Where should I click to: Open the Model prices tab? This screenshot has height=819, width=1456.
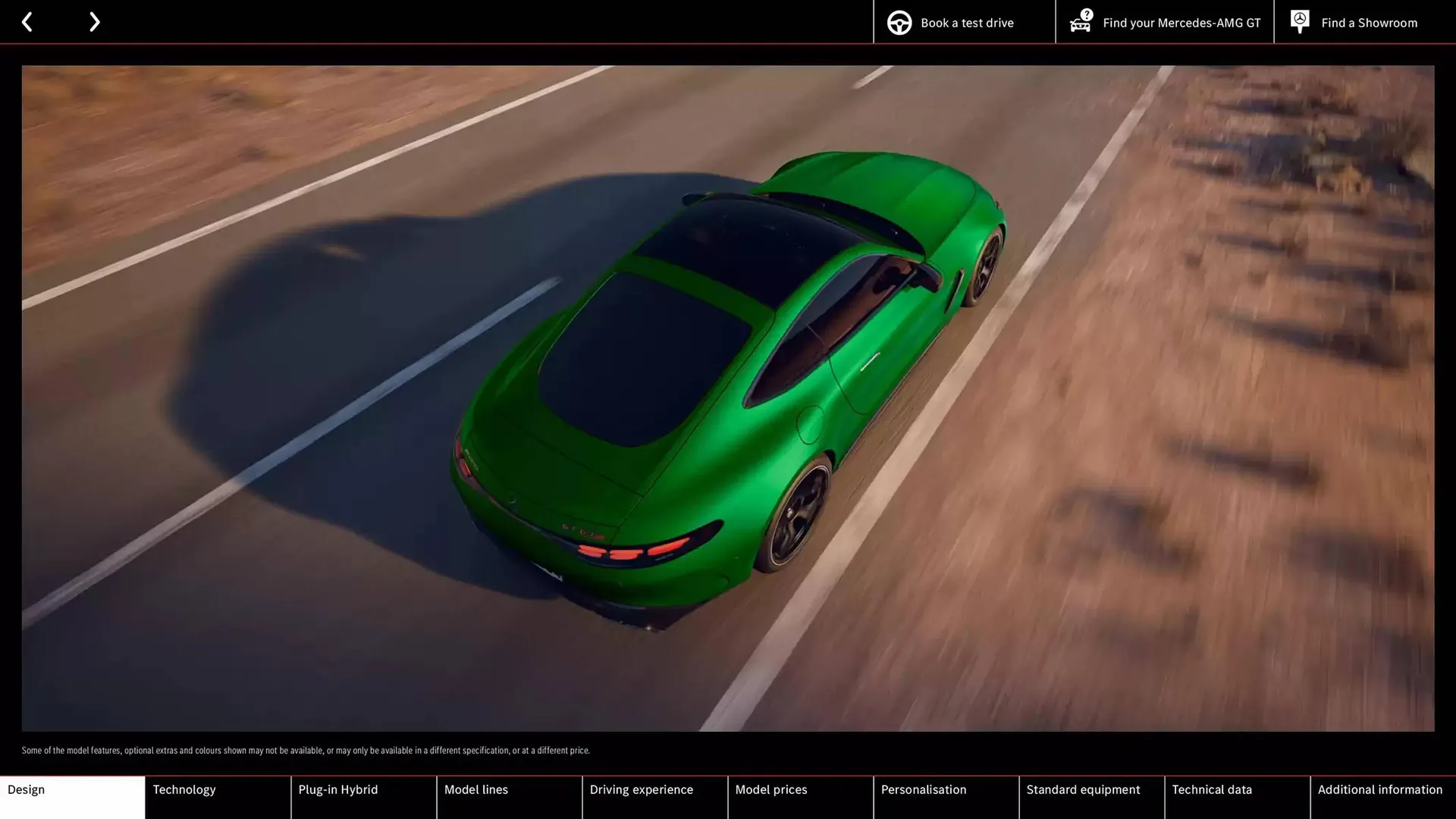tap(800, 796)
